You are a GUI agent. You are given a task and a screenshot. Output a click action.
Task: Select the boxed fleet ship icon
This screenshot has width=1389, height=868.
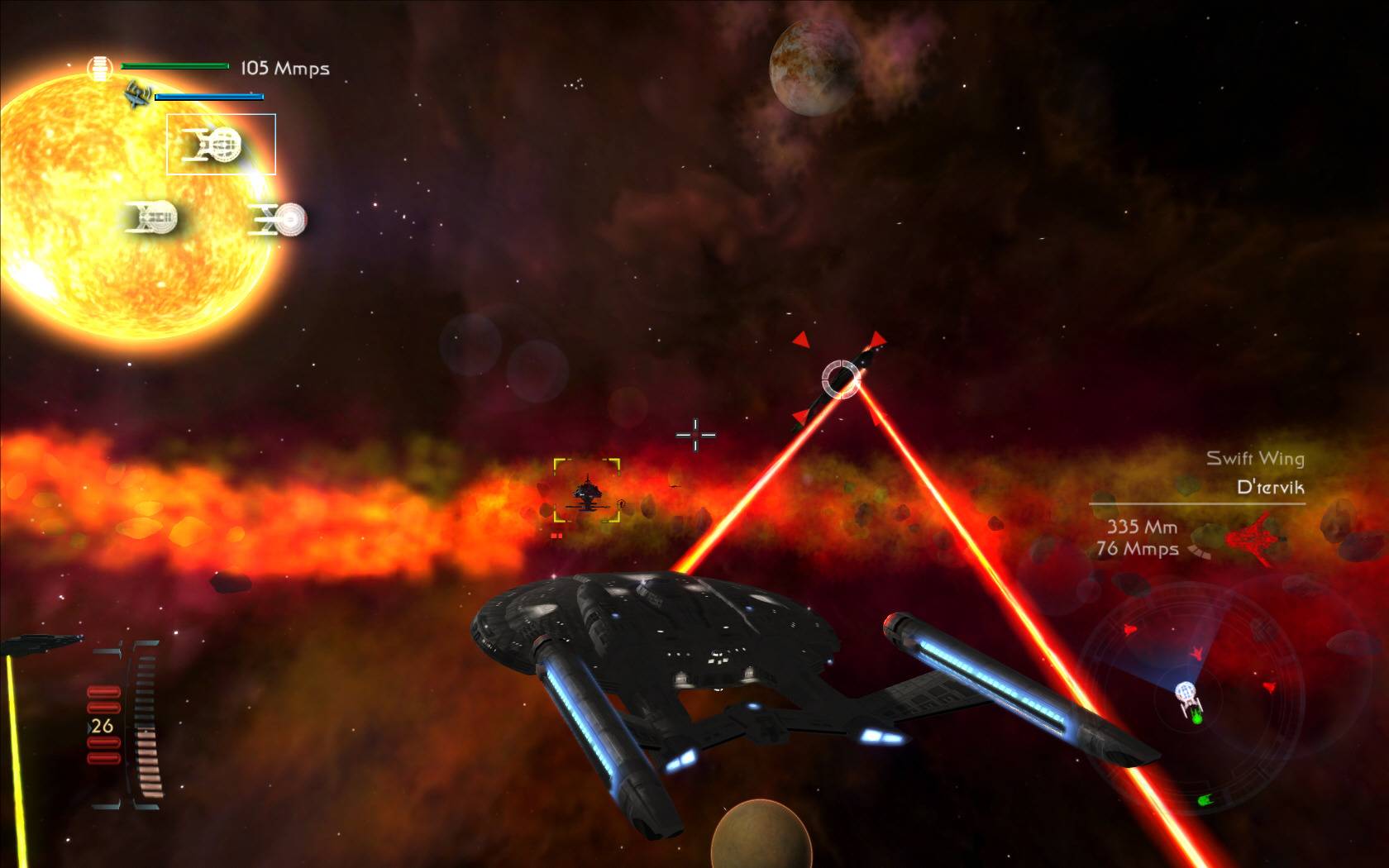click(220, 145)
